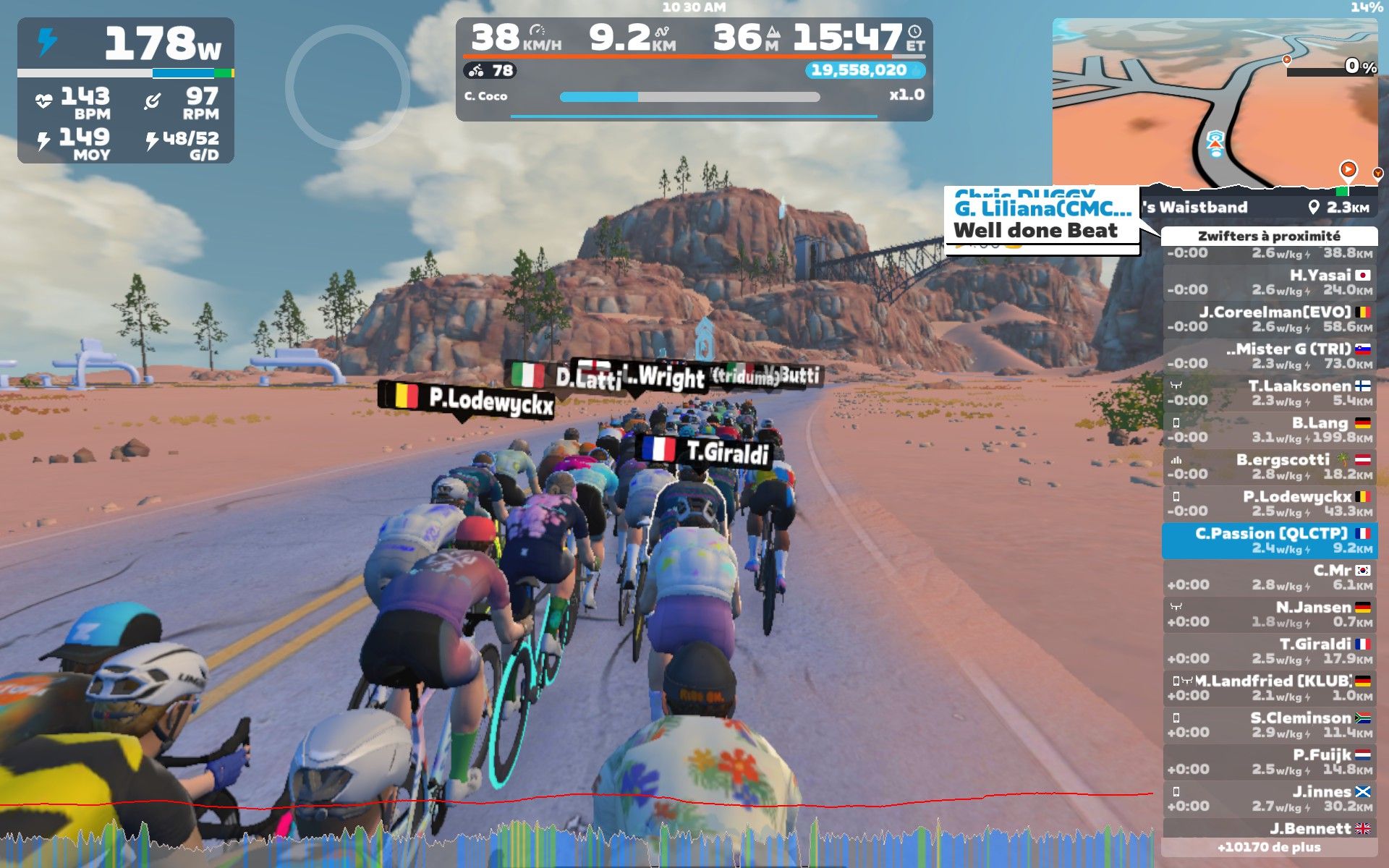Choose T.Laaksonen from the nearby list
1389x868 pixels.
1269,393
